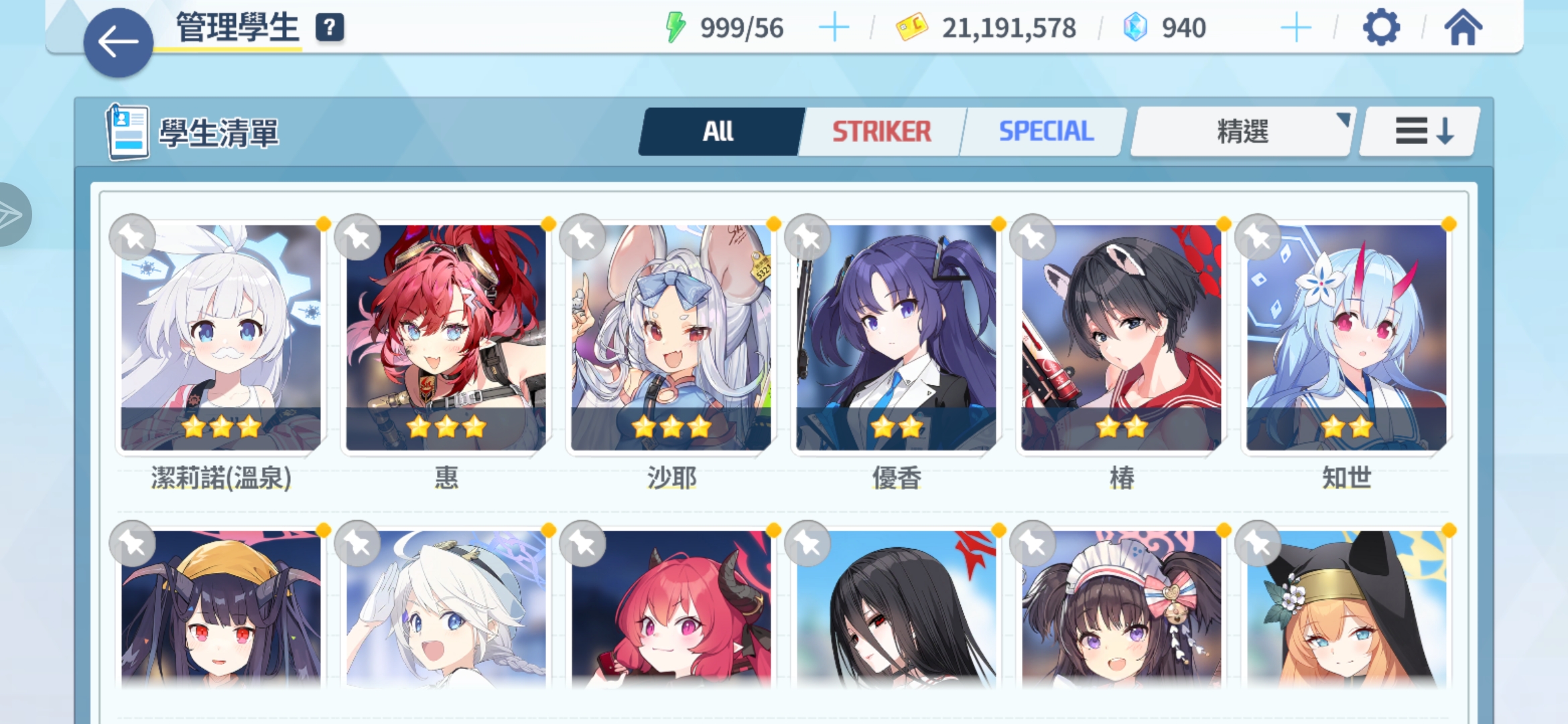Switch to the SPECIAL tab

click(x=1043, y=131)
